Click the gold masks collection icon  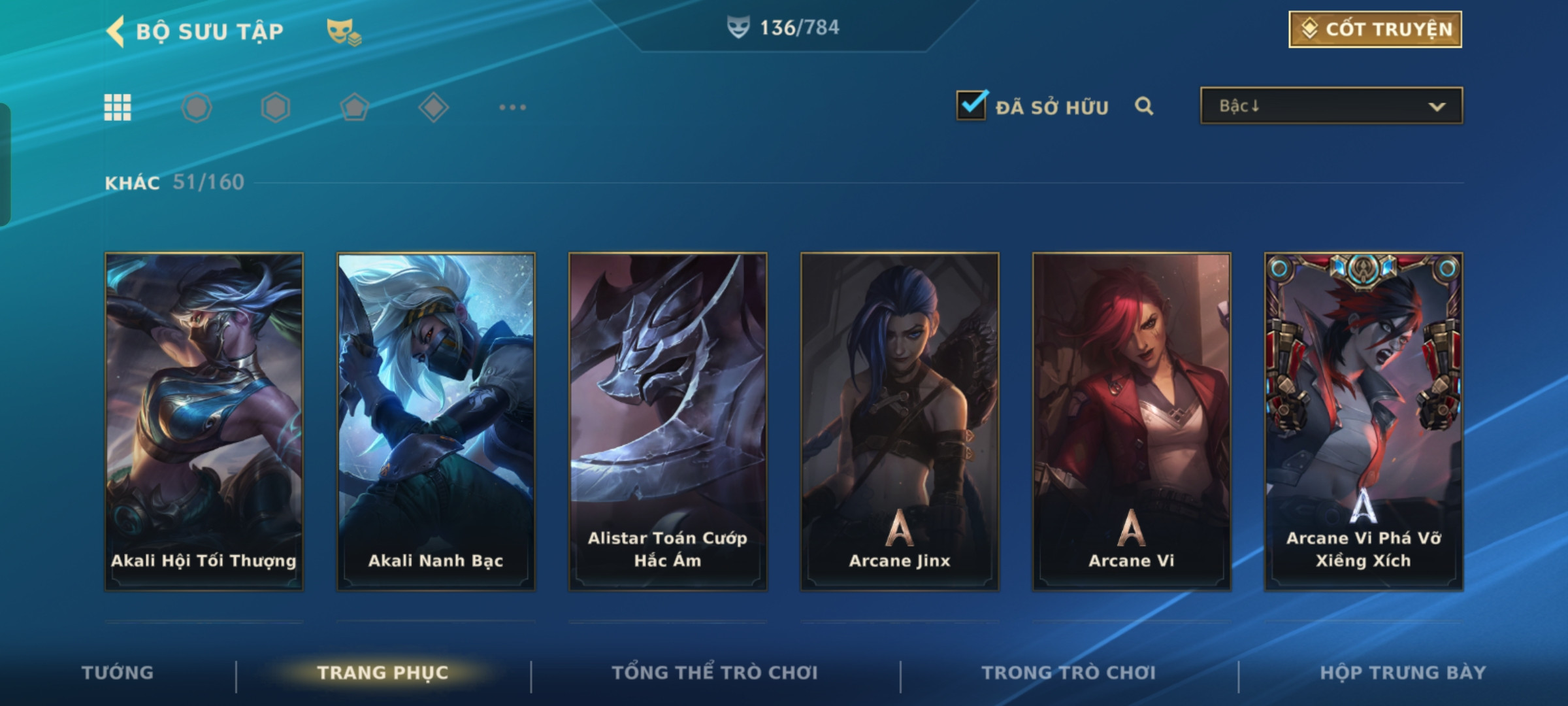tap(344, 31)
